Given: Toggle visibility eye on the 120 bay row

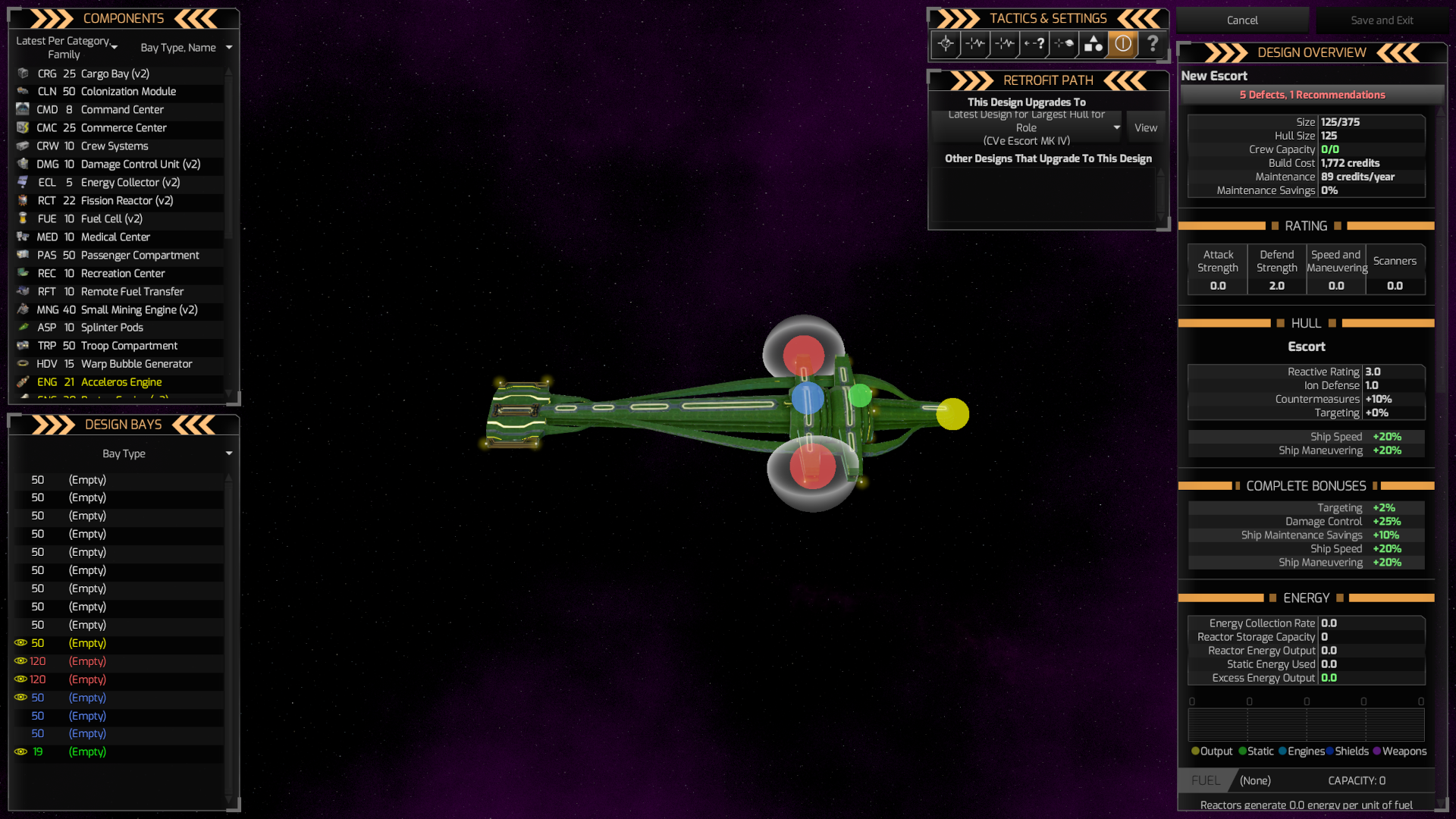Looking at the screenshot, I should point(20,661).
